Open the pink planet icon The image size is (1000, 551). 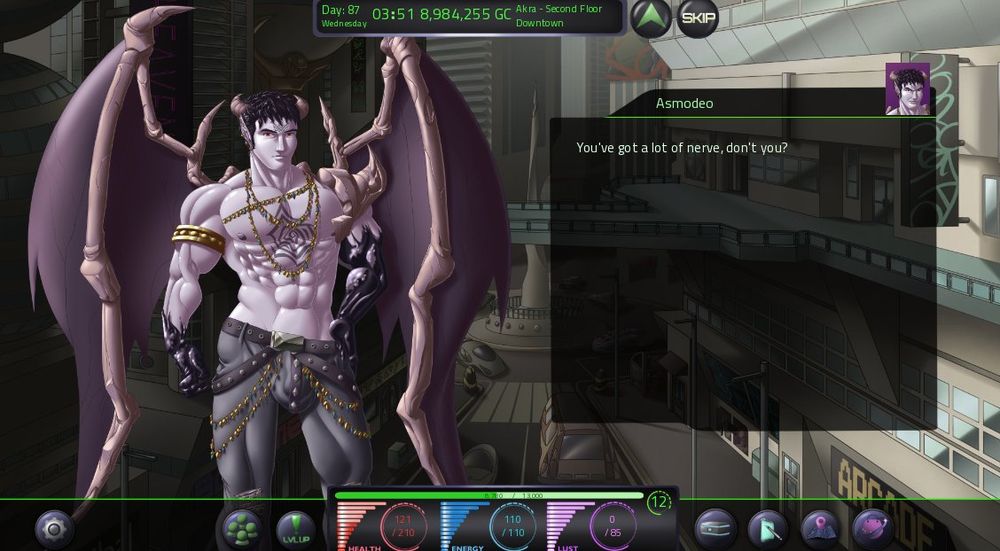(872, 527)
